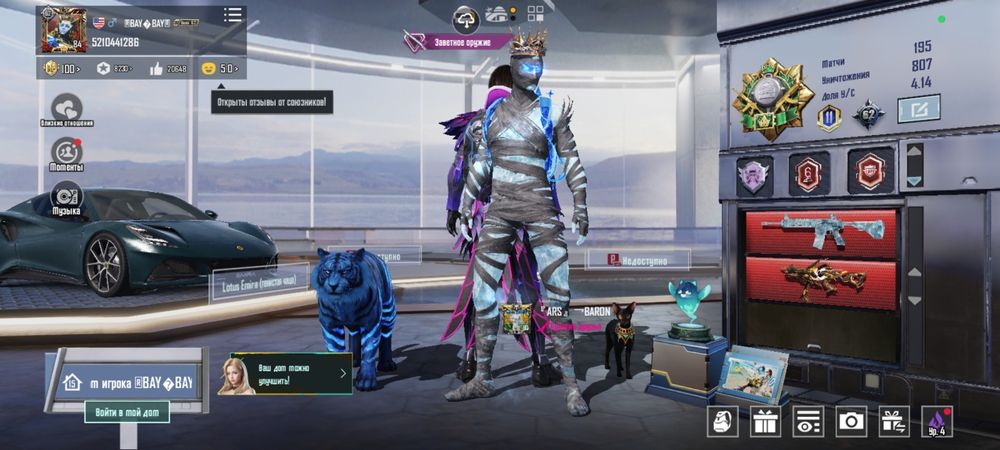Click the gold tier medal badge
Viewport: 1000px width, 450px height.
coord(772,97)
